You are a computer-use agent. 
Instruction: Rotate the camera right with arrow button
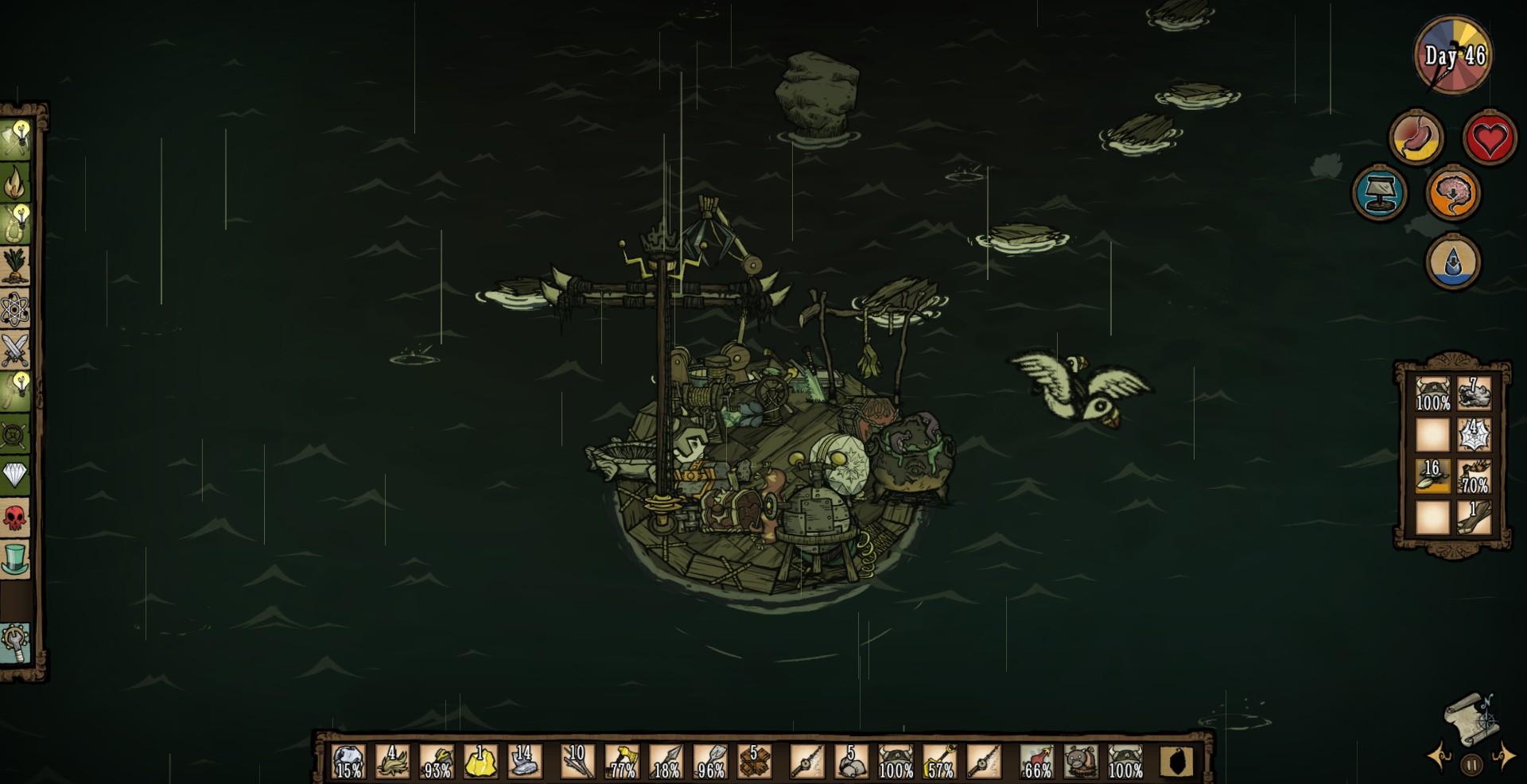[1503, 756]
